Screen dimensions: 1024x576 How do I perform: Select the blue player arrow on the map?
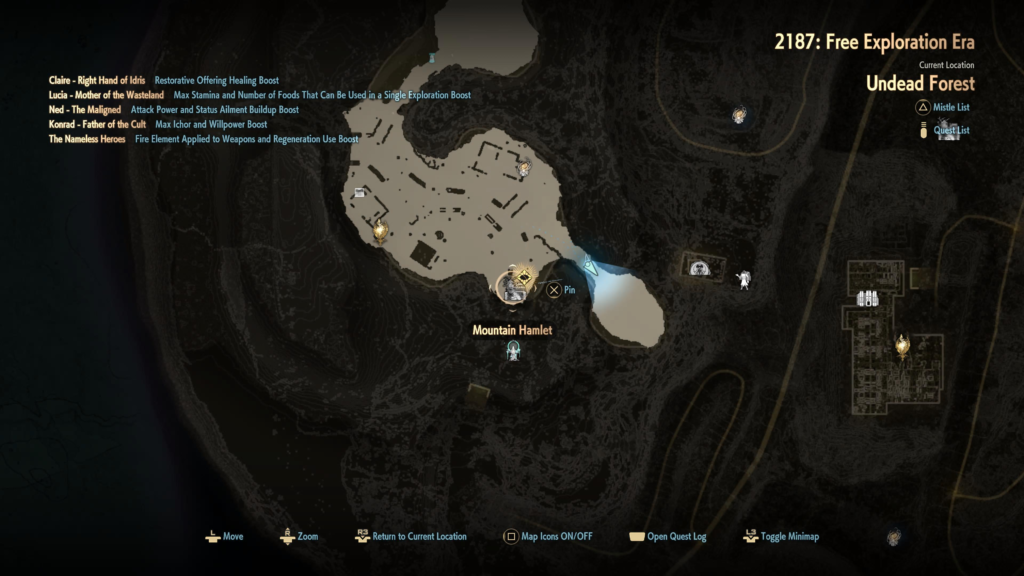(591, 266)
